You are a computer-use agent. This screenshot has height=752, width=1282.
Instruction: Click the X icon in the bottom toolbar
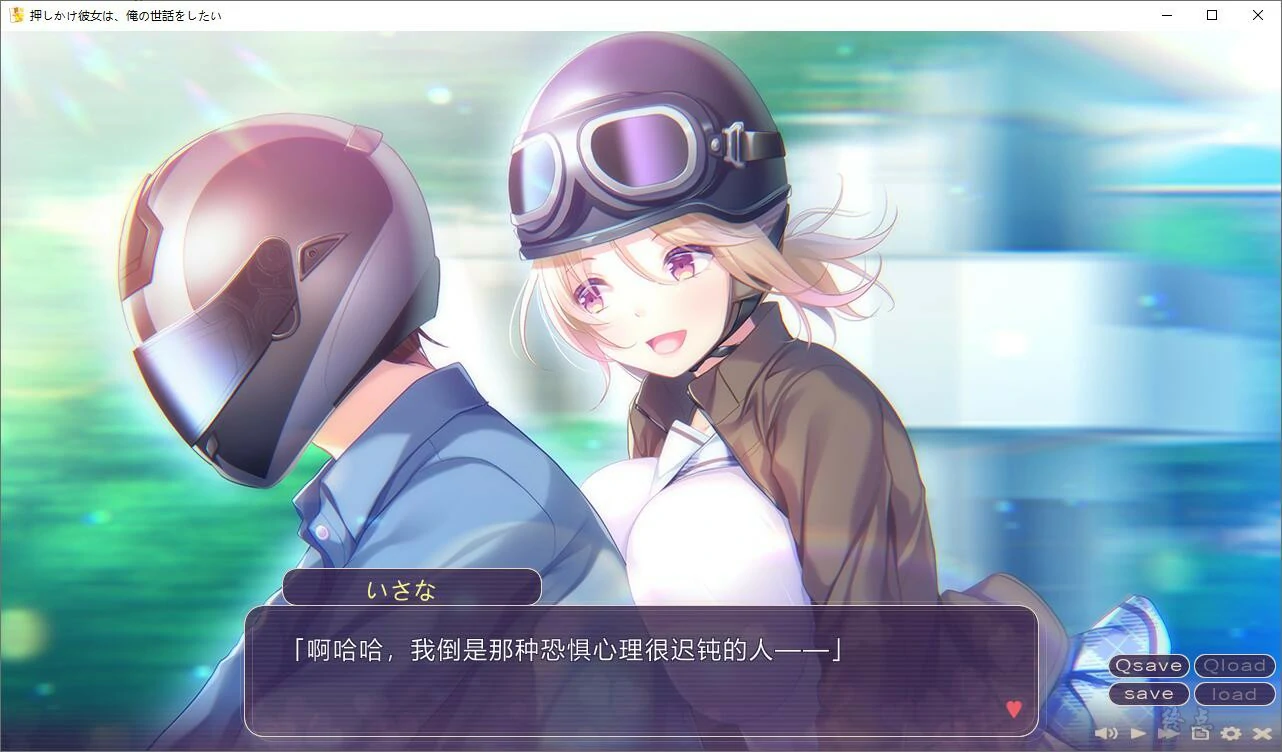point(1260,734)
